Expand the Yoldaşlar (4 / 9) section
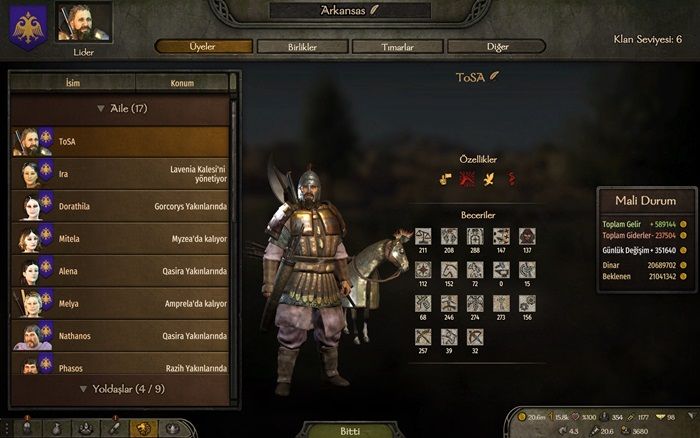 pos(121,389)
